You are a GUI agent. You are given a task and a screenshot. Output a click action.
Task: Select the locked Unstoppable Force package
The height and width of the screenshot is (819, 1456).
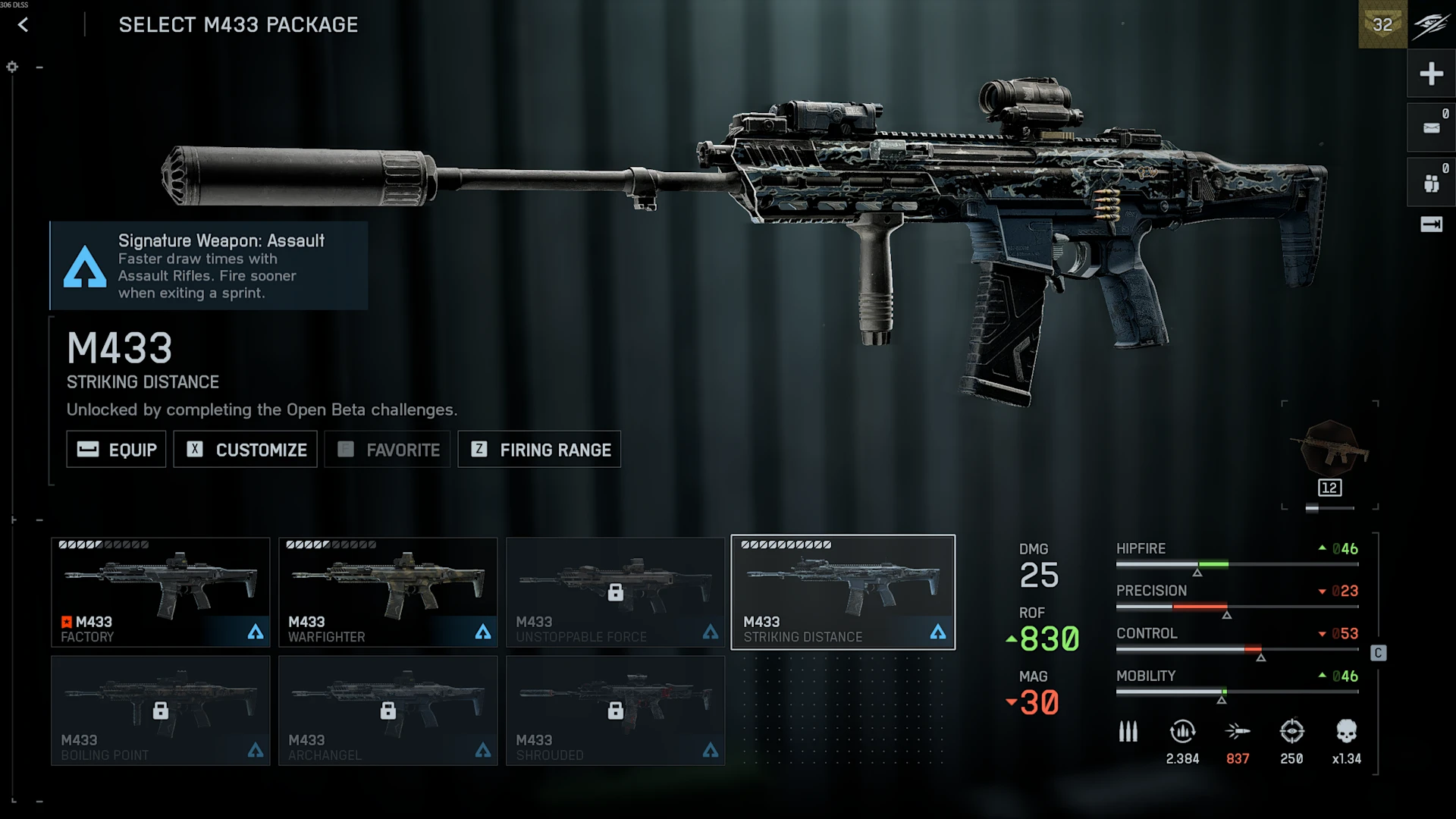[x=616, y=592]
